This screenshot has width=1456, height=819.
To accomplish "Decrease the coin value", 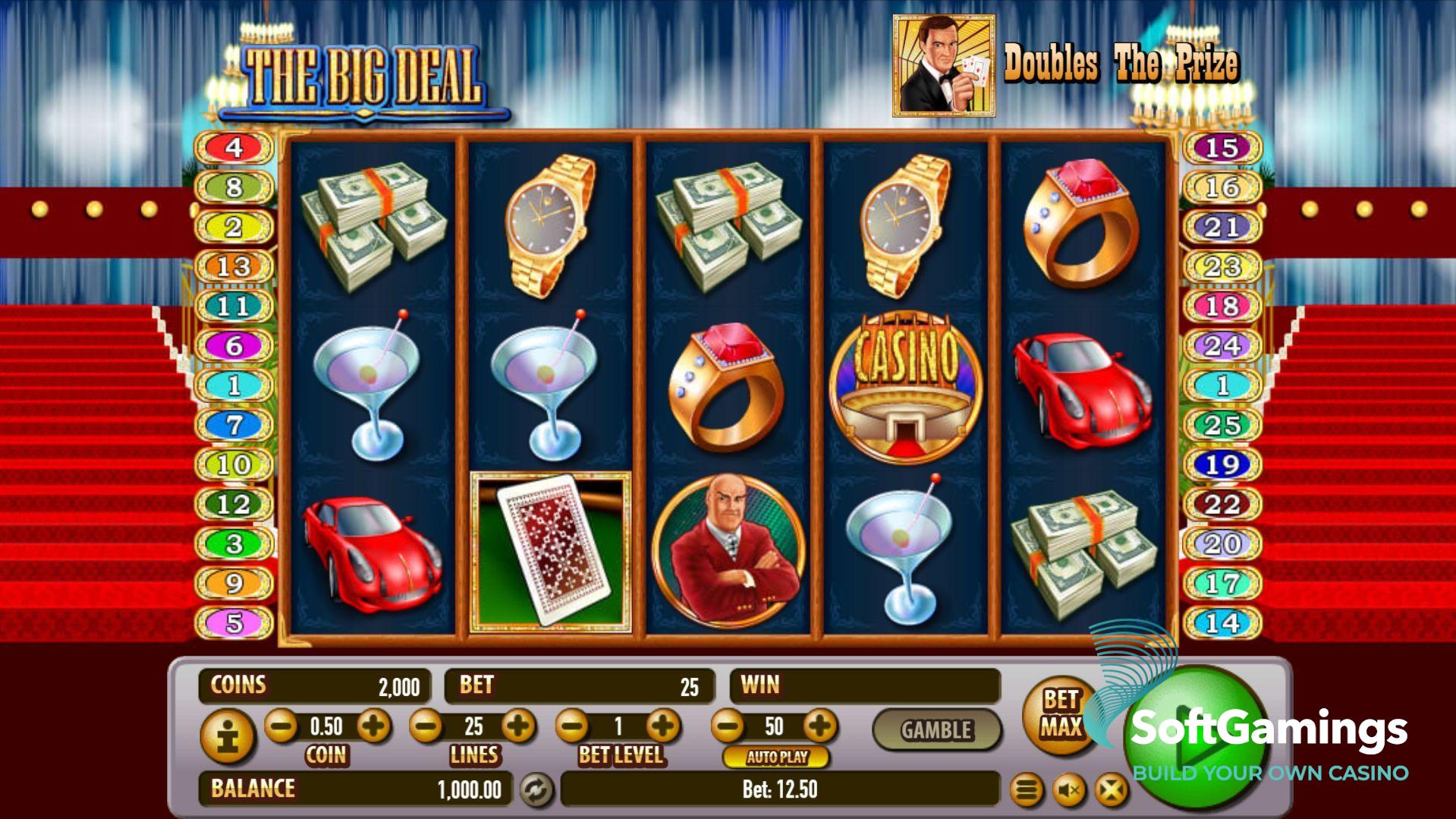I will point(281,726).
